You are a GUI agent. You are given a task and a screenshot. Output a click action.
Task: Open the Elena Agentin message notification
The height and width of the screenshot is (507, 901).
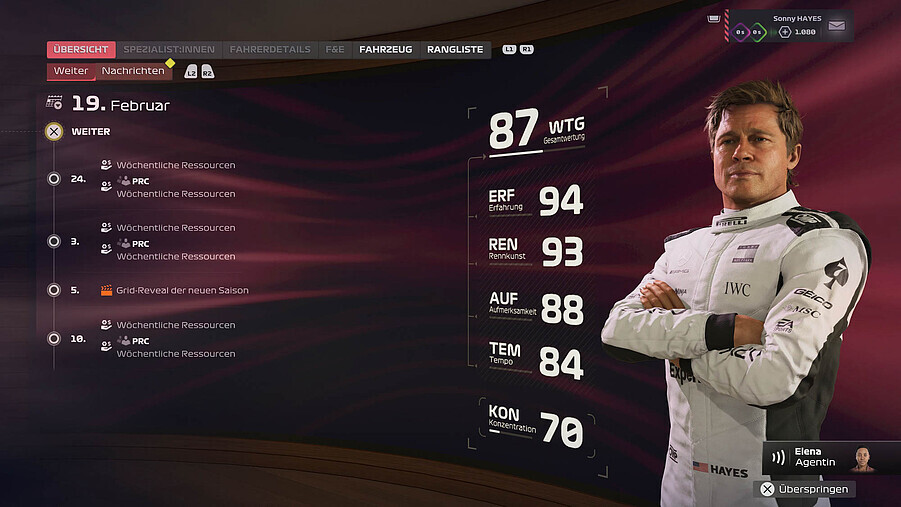pos(817,457)
